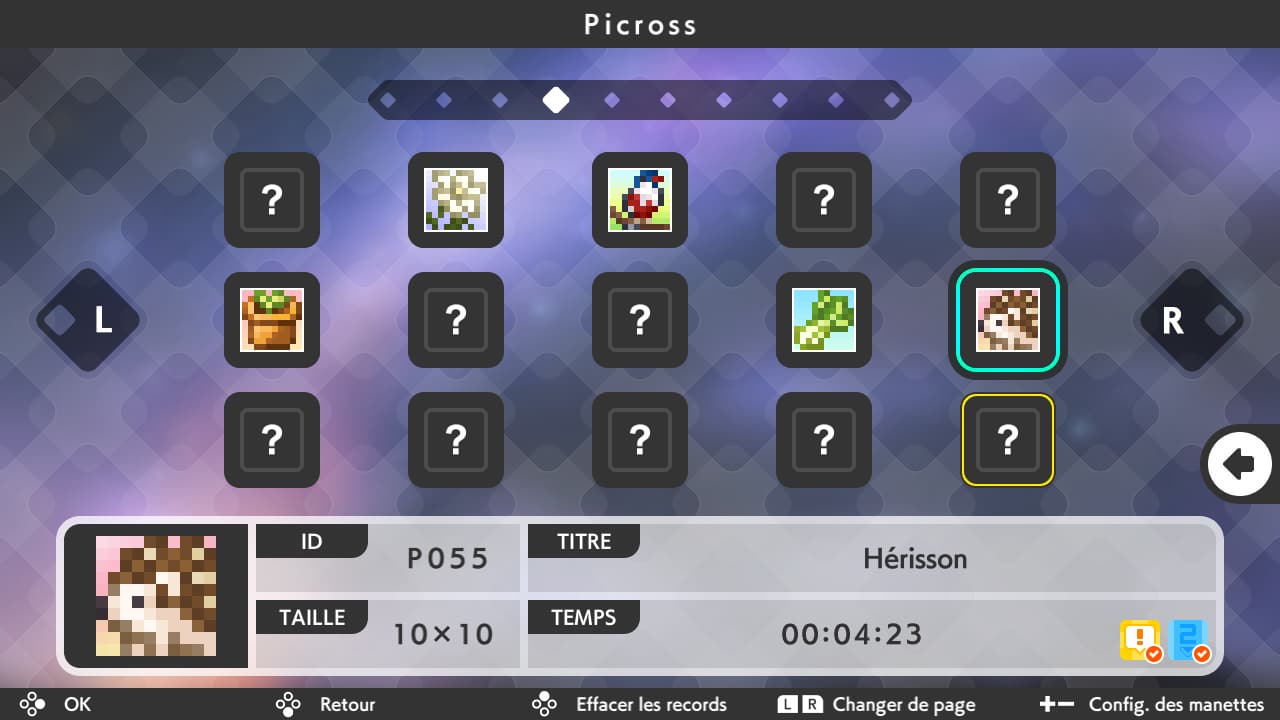Select the highlighted diamond on the page indicator
Viewport: 1280px width, 720px height.
coord(556,99)
